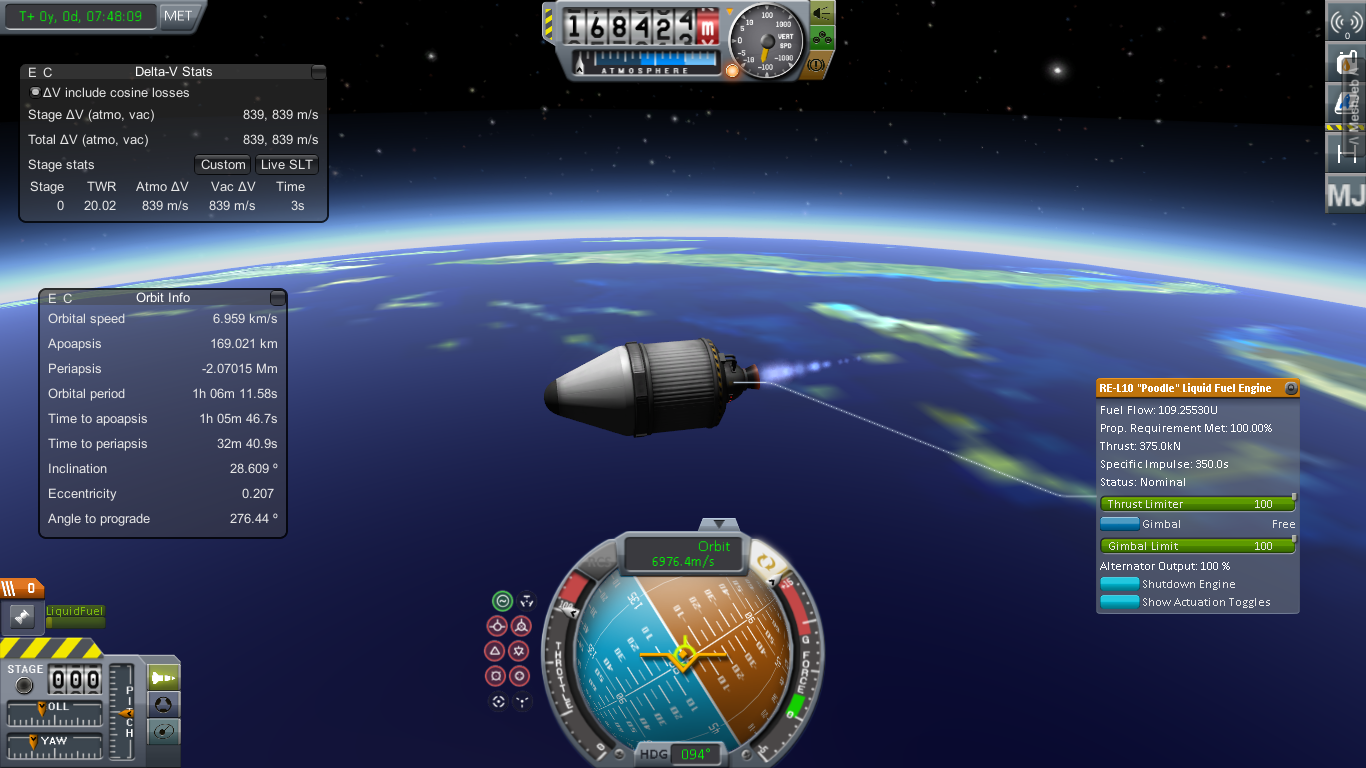Shut down the Poodle engine

(1119, 584)
